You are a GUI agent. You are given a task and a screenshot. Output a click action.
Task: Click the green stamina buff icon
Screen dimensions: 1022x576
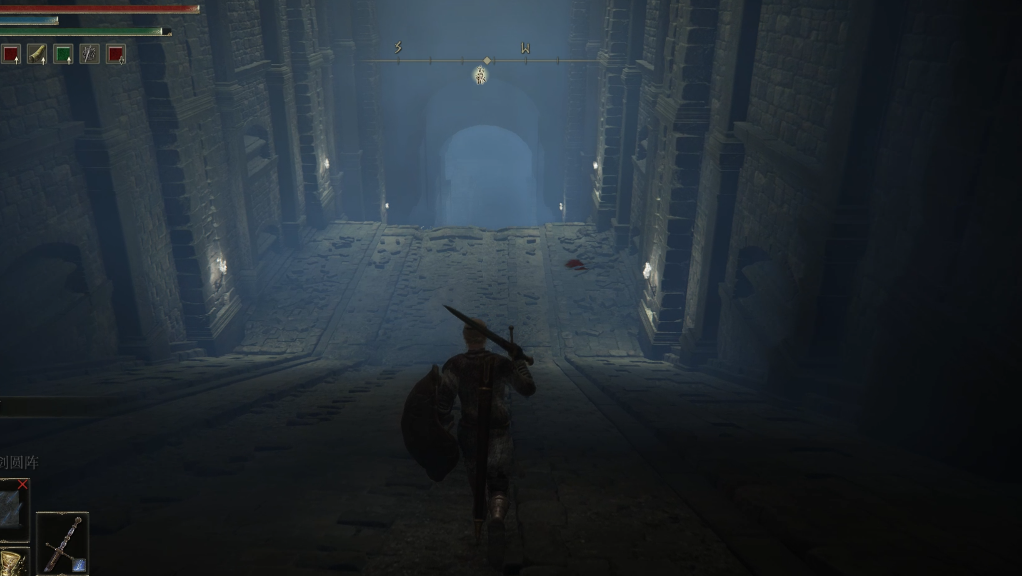(63, 54)
